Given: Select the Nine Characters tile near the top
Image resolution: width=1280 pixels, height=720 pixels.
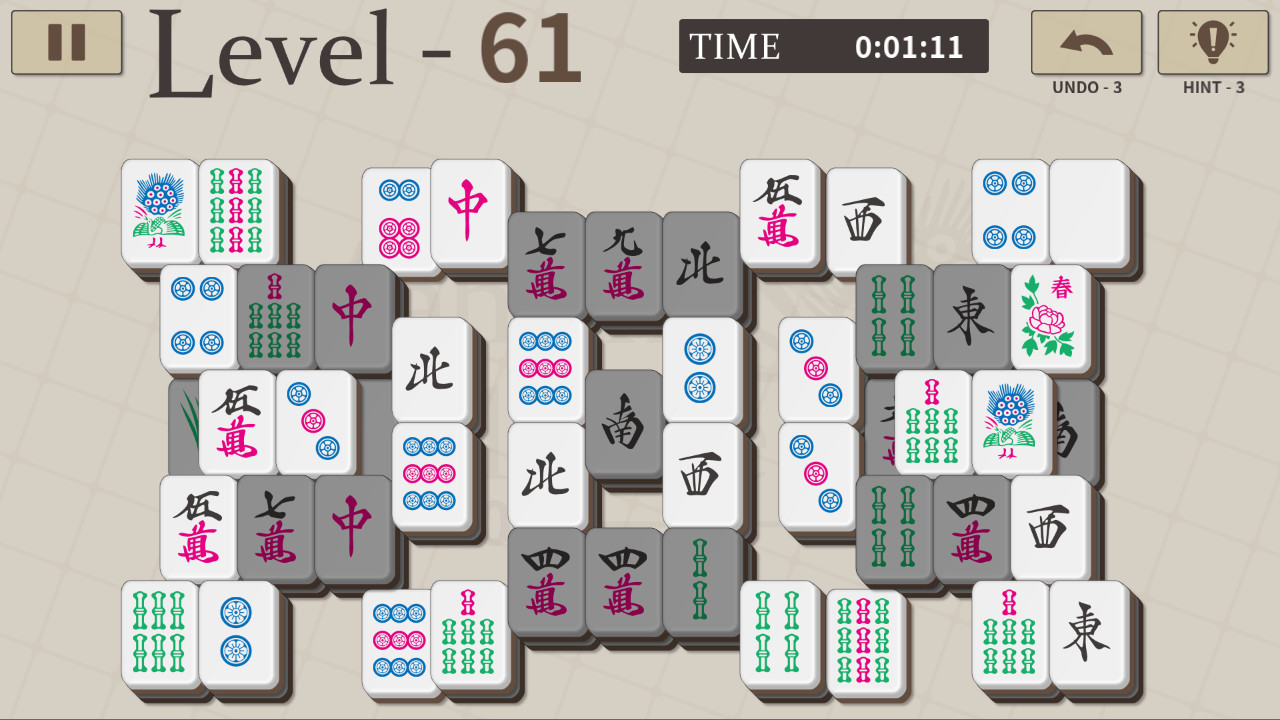Looking at the screenshot, I should [x=622, y=265].
